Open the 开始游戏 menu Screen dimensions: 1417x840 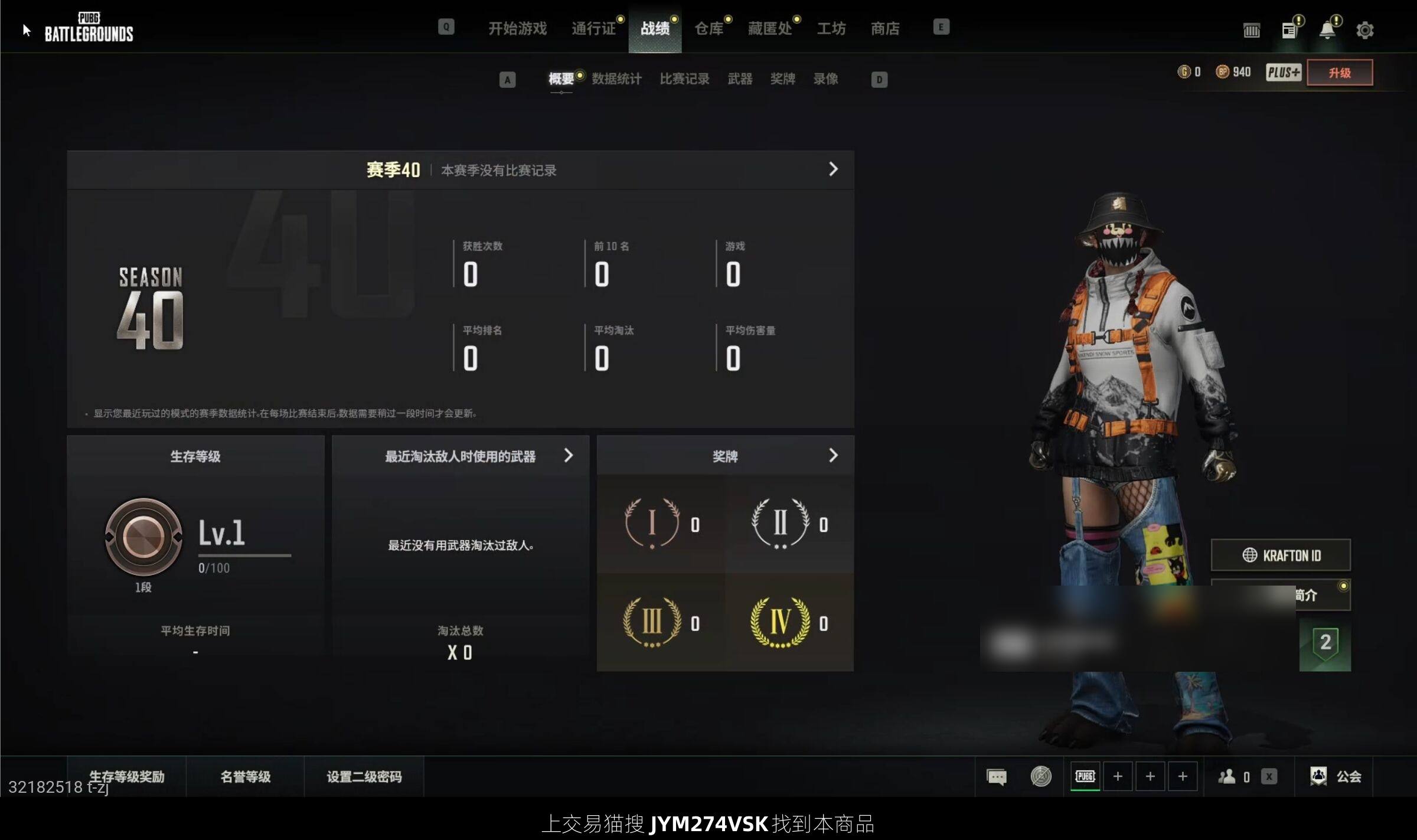[x=517, y=28]
